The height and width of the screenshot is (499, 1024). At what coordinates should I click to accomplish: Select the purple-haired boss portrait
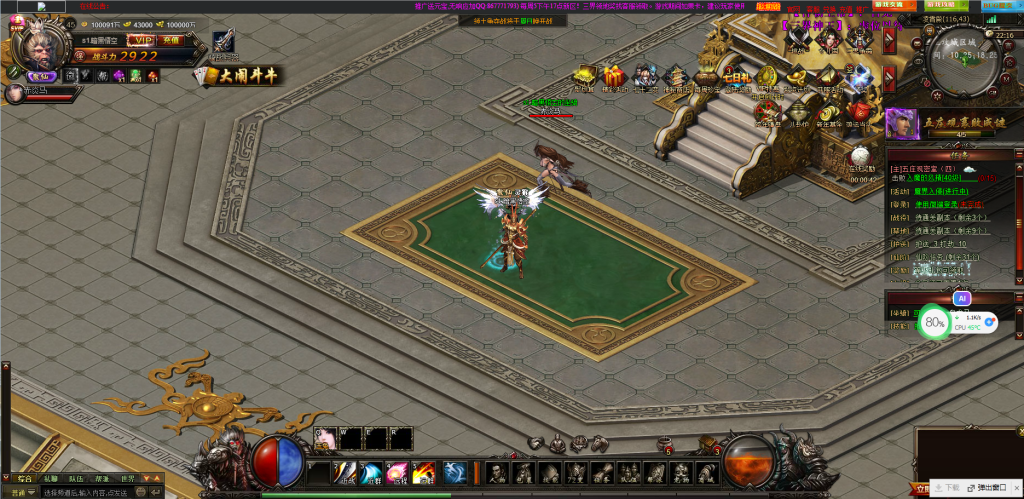click(897, 122)
